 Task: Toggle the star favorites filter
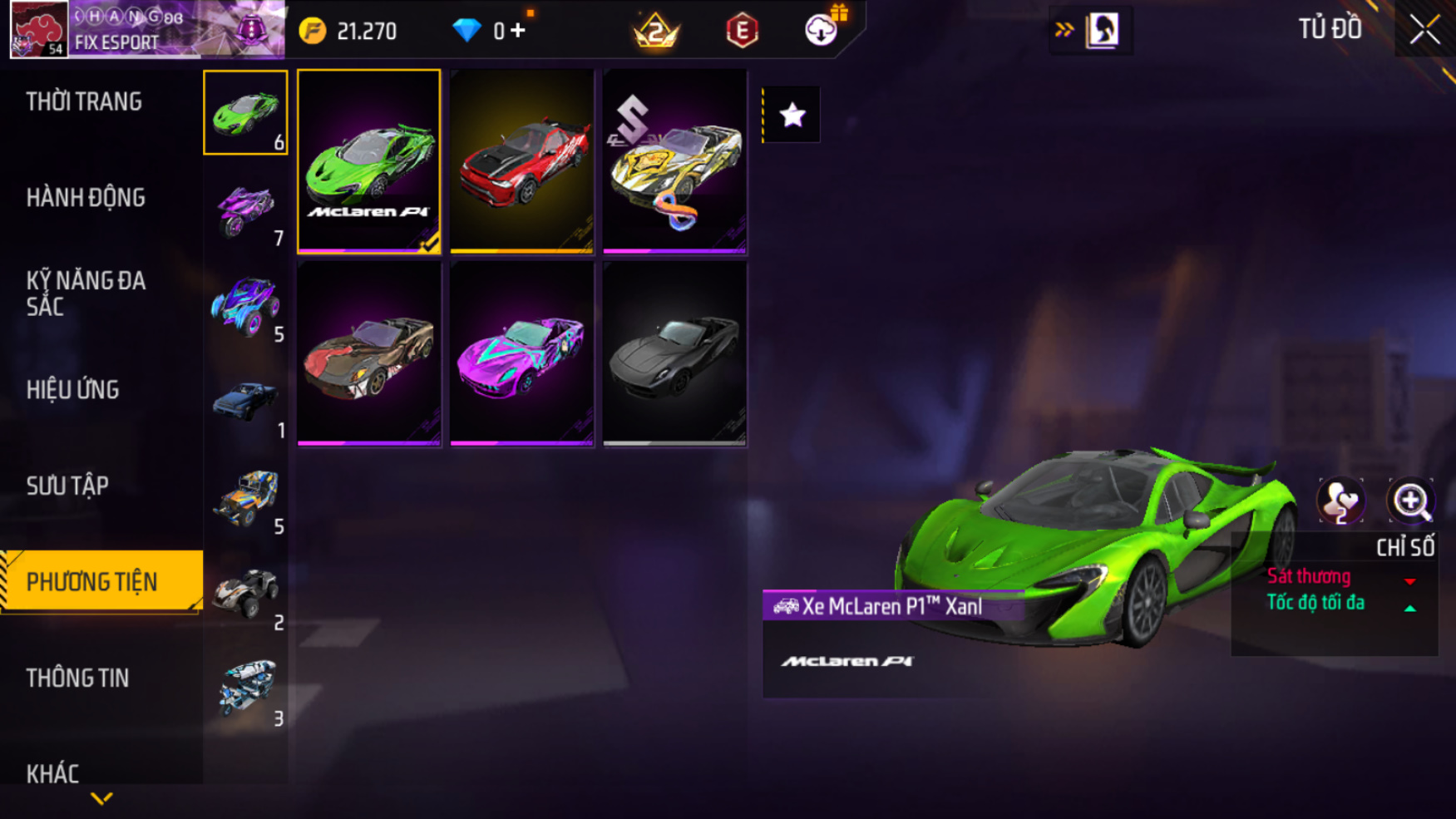792,115
